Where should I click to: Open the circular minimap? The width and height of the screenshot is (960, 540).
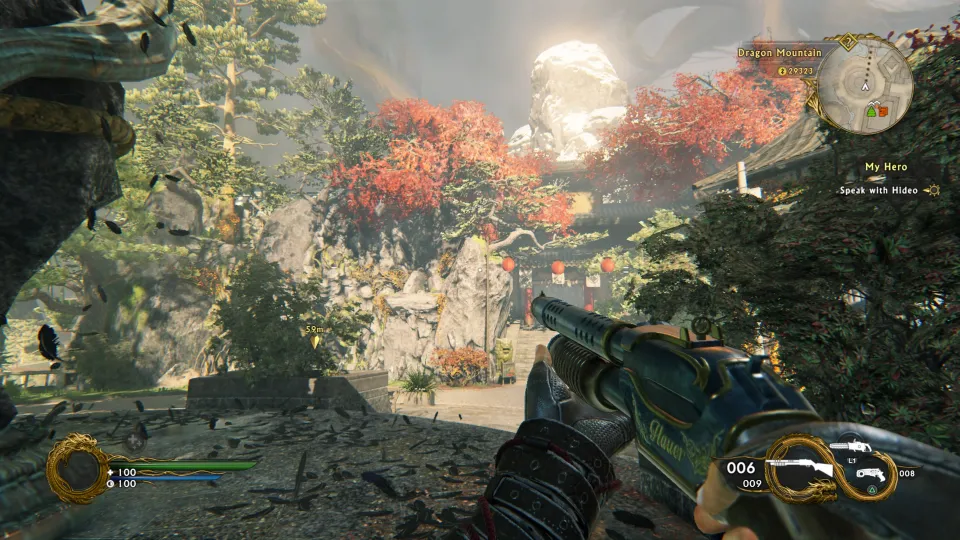pos(866,84)
